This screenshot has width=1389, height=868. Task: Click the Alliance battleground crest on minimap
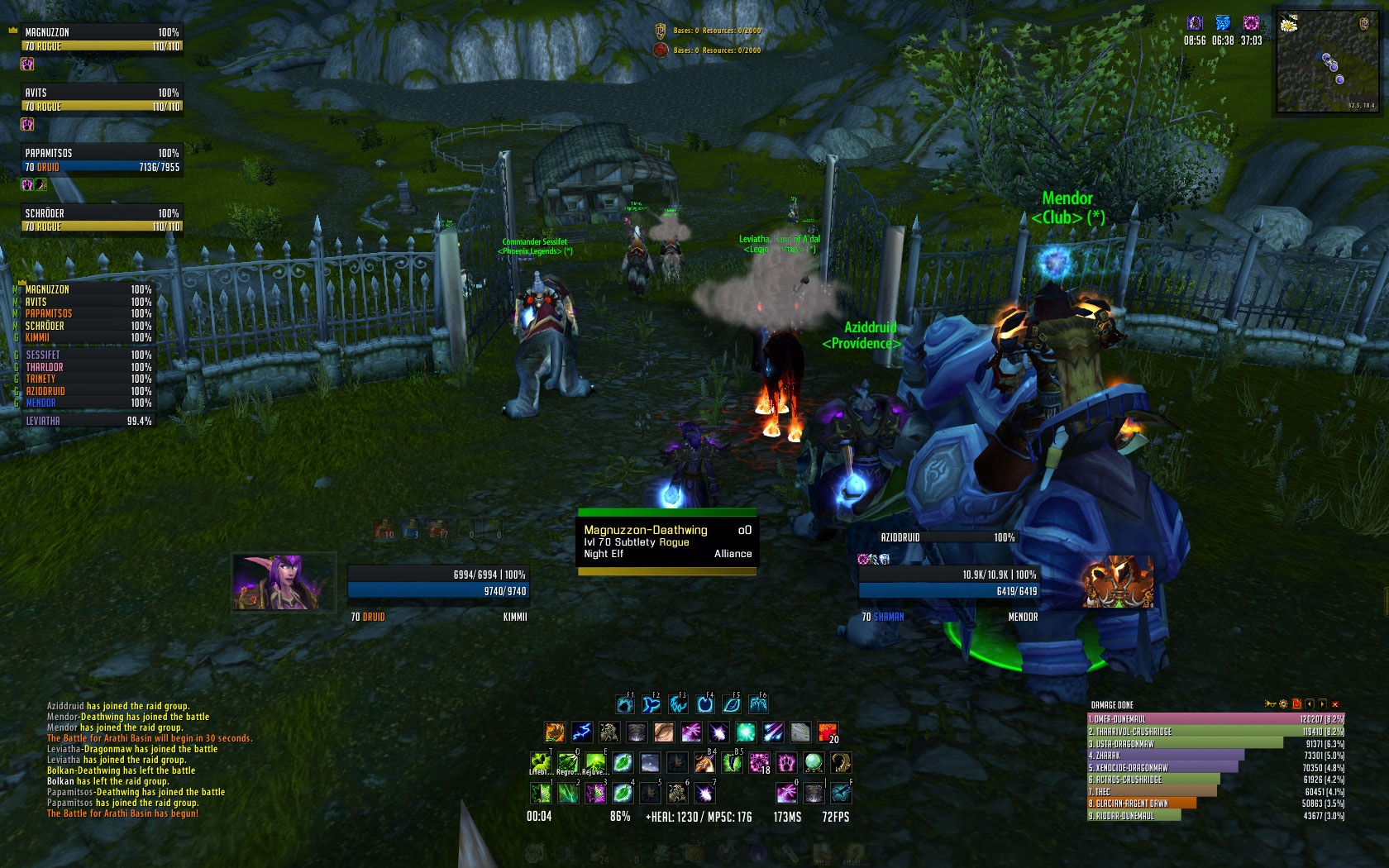[1364, 24]
